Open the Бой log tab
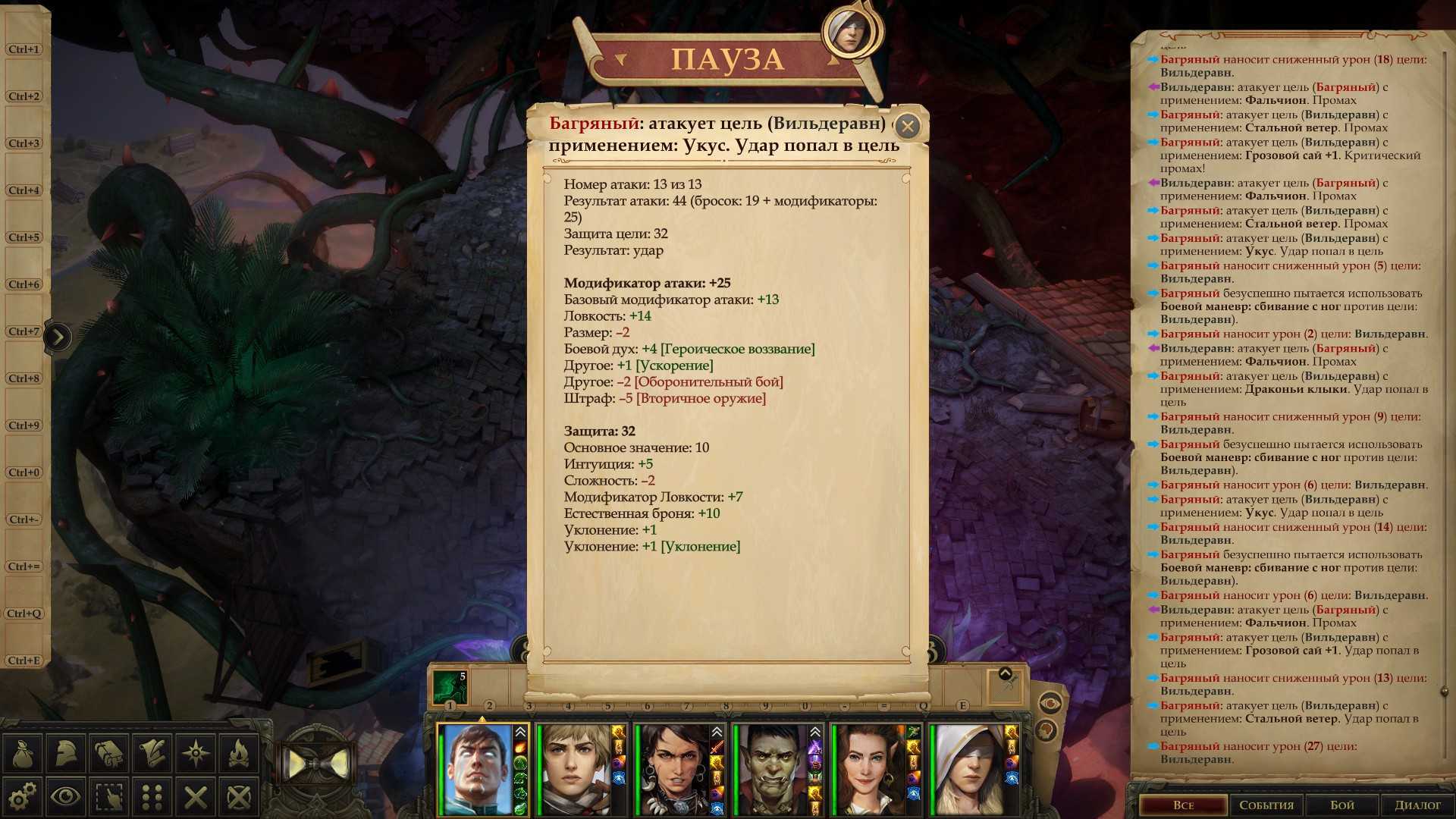The height and width of the screenshot is (819, 1456). click(1342, 805)
